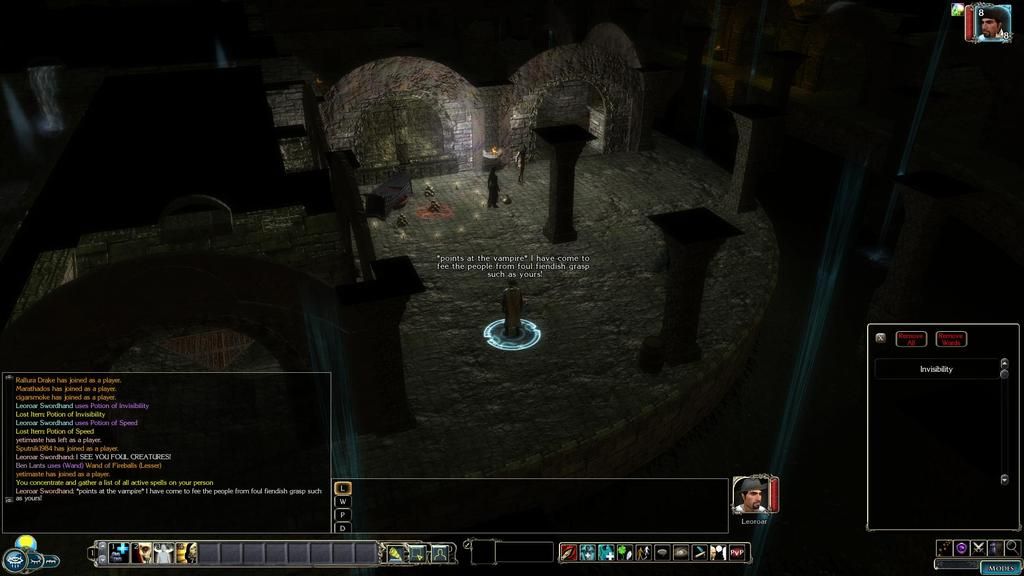Use hotbar slot one with blue cross
The image size is (1024, 576).
click(x=119, y=552)
